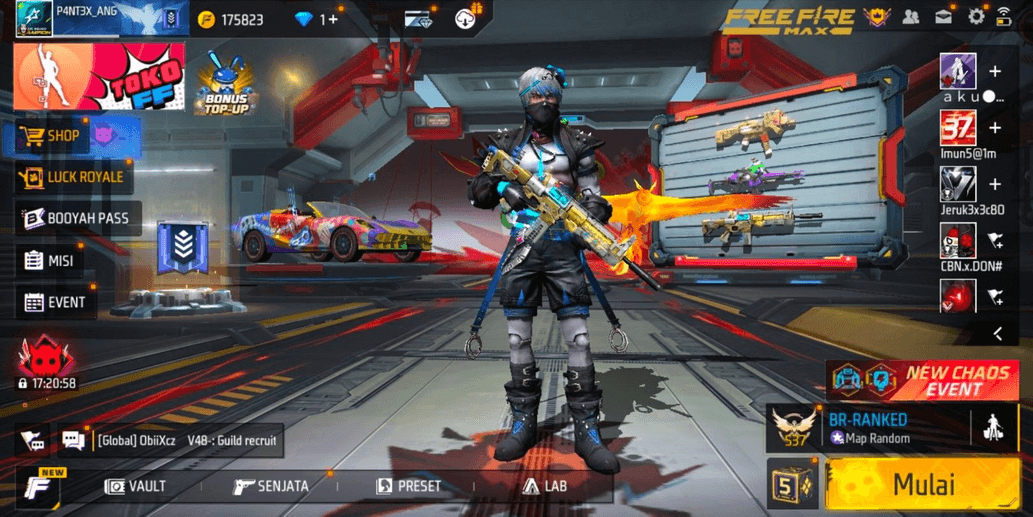The width and height of the screenshot is (1033, 517).
Task: Switch to the Vault tab
Action: 137,487
